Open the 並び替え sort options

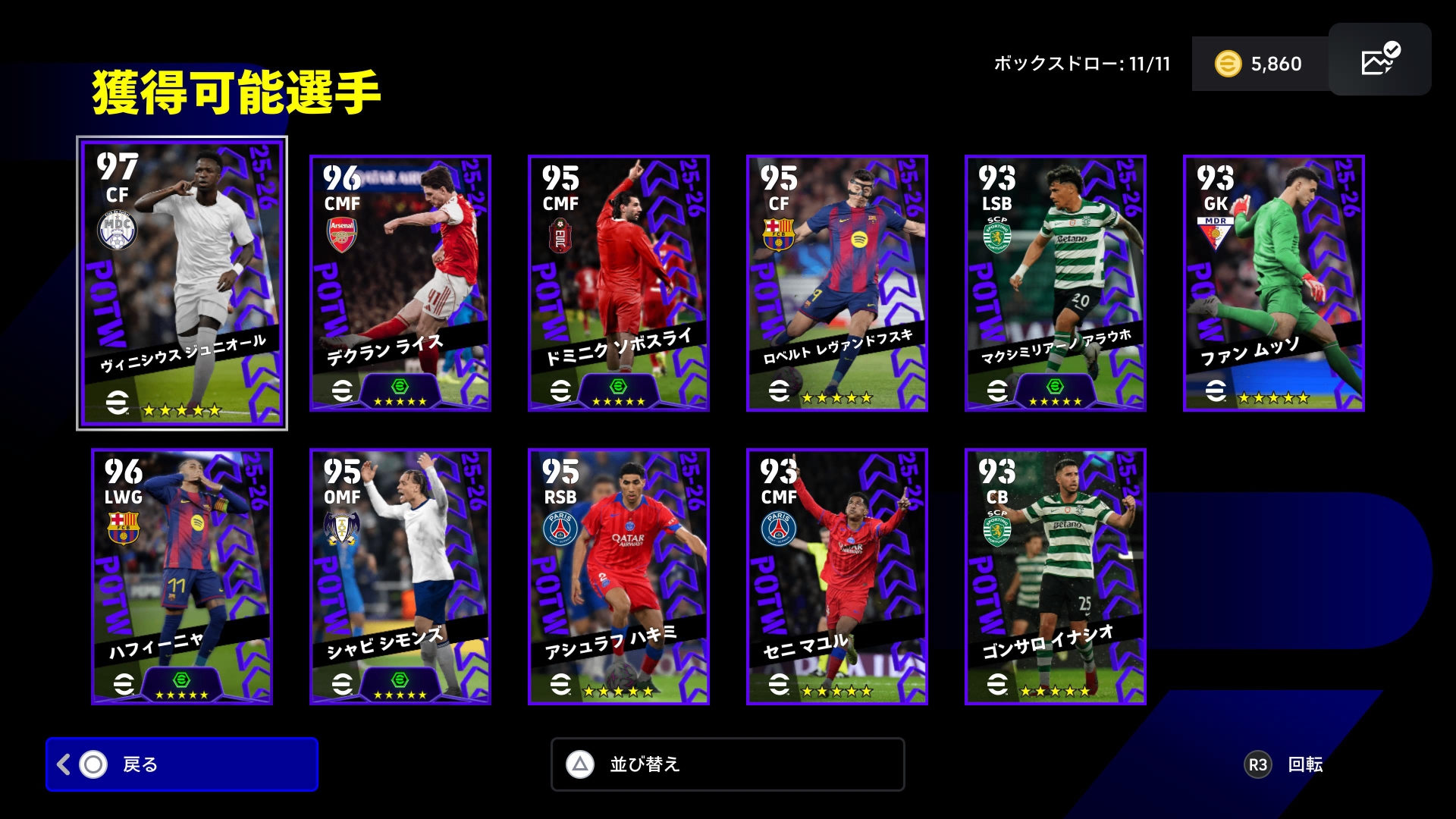pos(727,764)
